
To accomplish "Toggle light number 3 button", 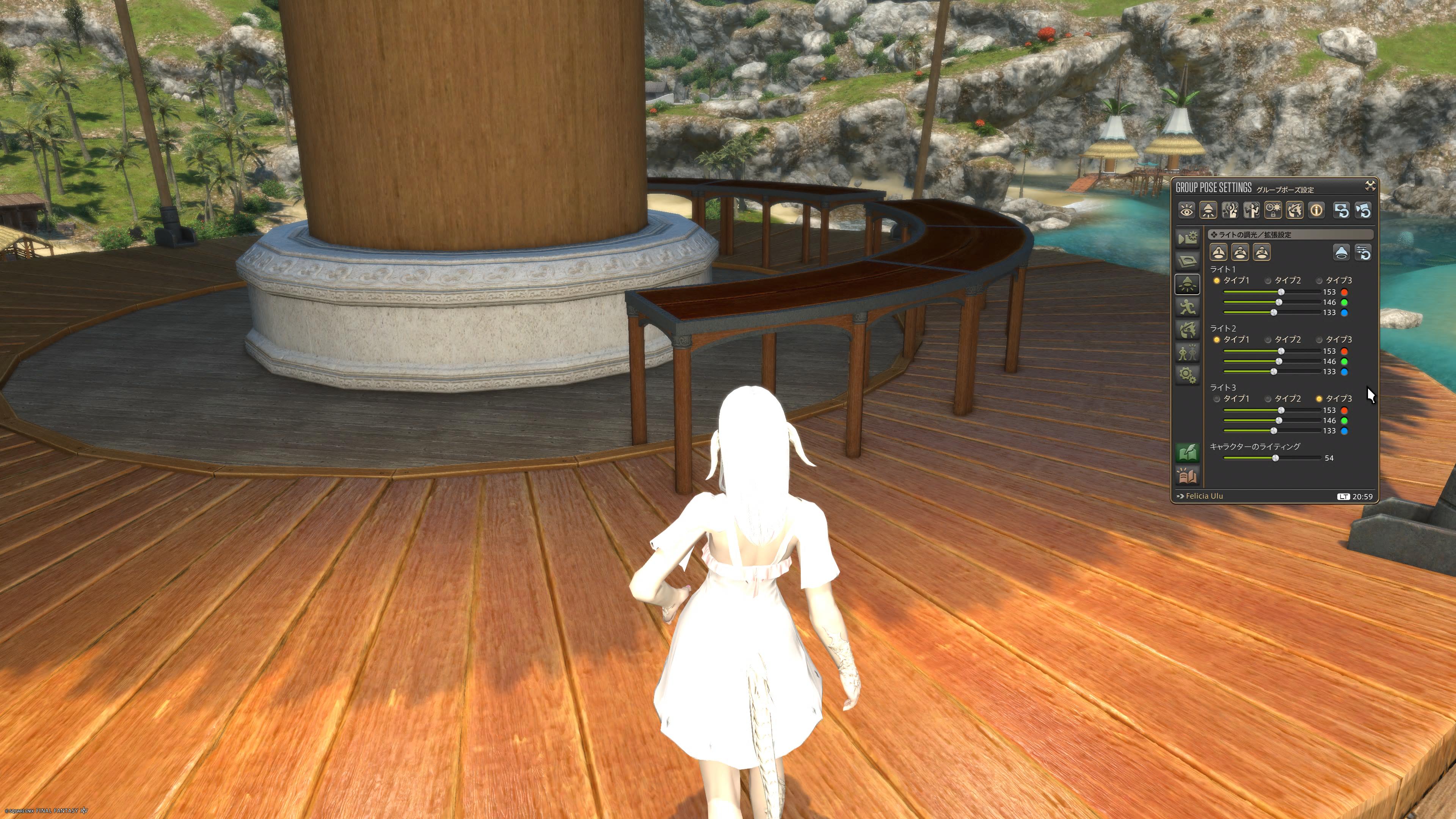I will 1261,252.
